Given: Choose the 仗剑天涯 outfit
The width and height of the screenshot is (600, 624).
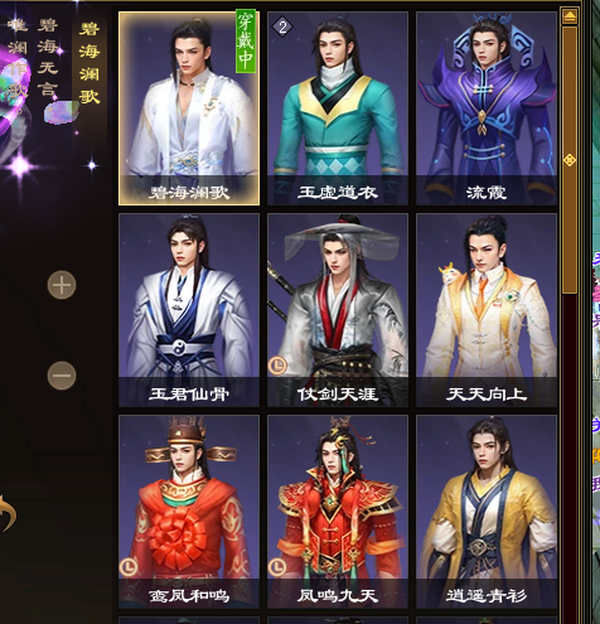Looking at the screenshot, I should pos(337,309).
